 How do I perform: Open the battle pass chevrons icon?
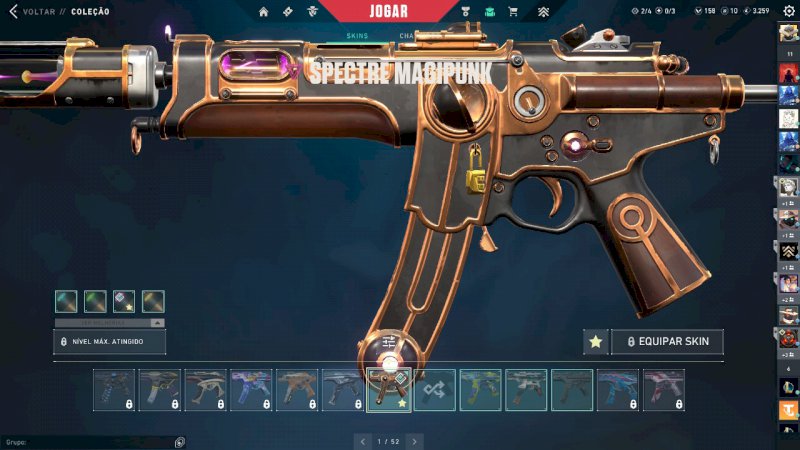click(x=543, y=11)
